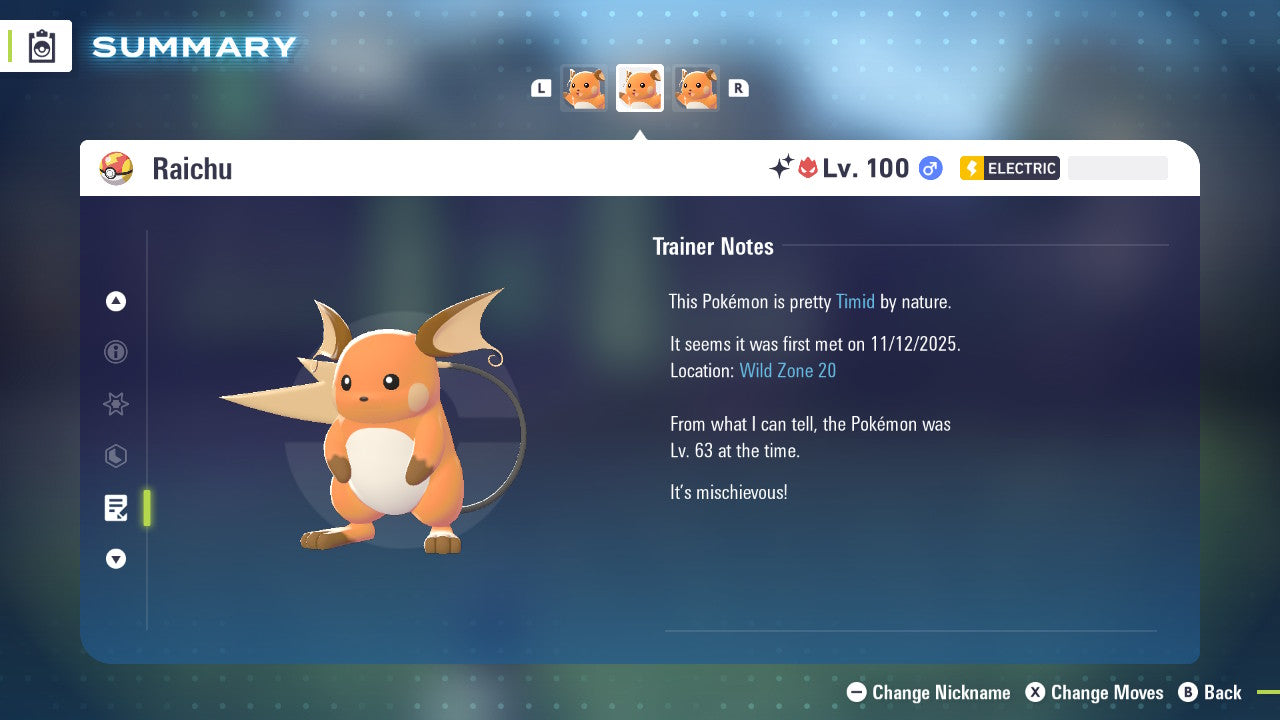
Task: Select the highlighted center Raichu thumbnail
Action: pyautogui.click(x=639, y=87)
